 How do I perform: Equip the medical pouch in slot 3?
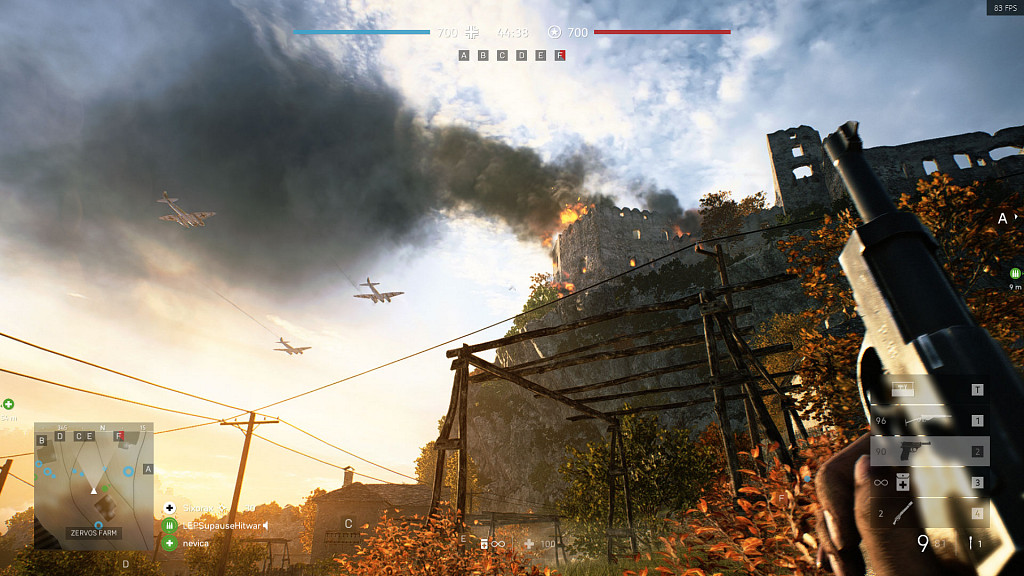tap(930, 482)
